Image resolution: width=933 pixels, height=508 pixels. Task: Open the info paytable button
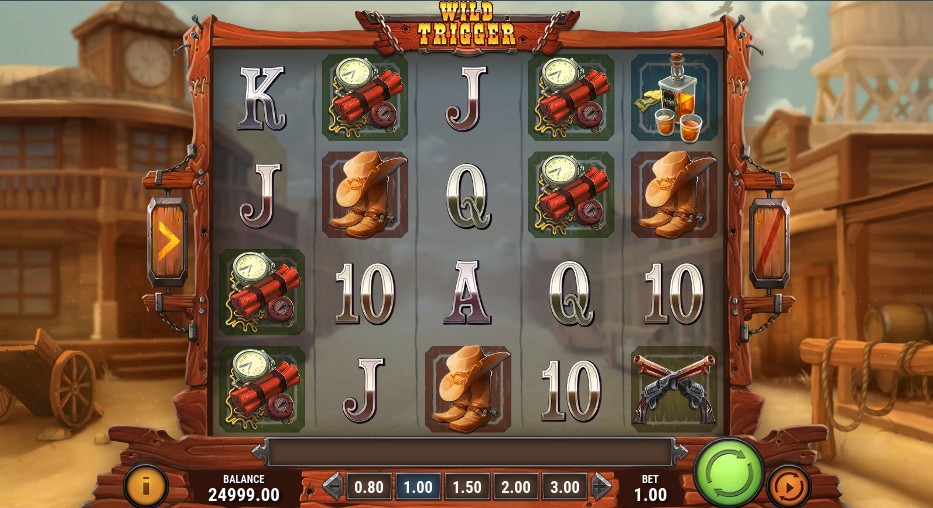[x=145, y=487]
